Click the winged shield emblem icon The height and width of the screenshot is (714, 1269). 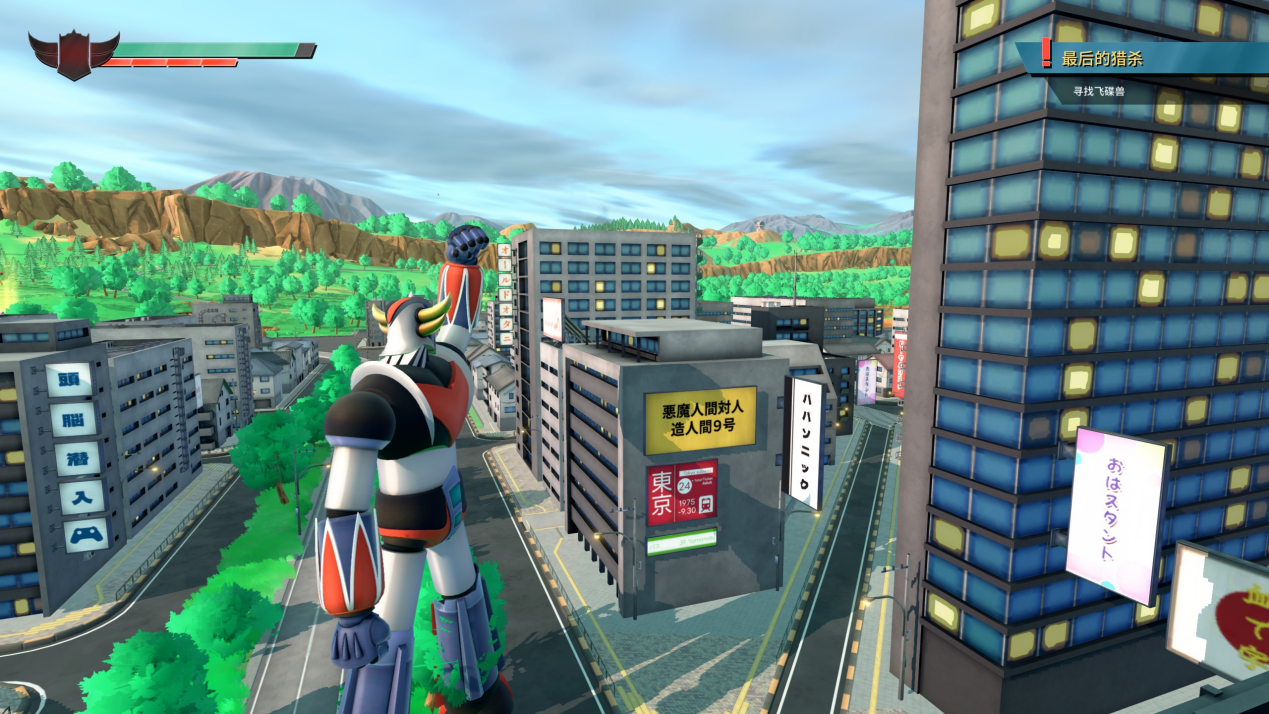74,54
